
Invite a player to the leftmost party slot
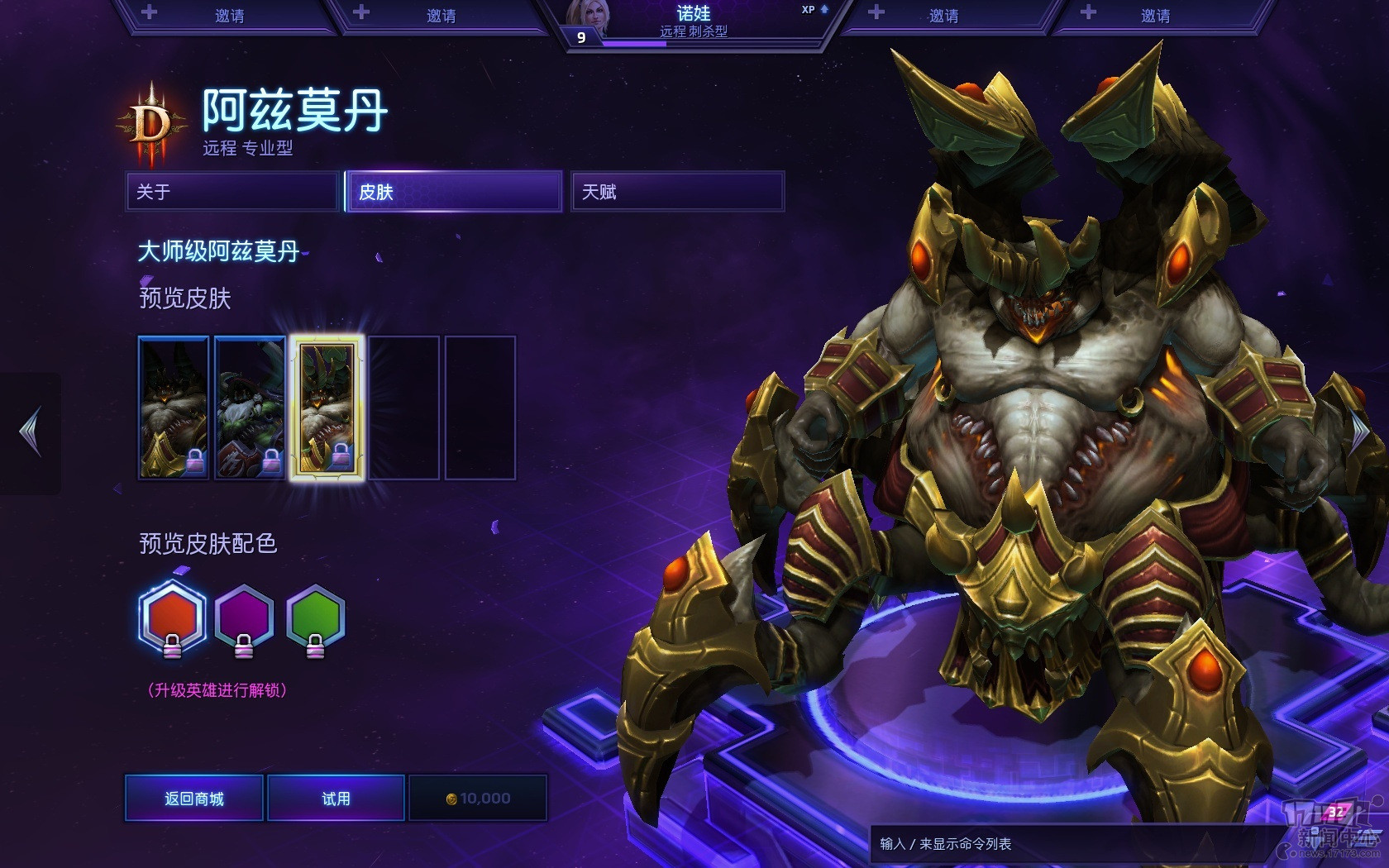point(223,15)
